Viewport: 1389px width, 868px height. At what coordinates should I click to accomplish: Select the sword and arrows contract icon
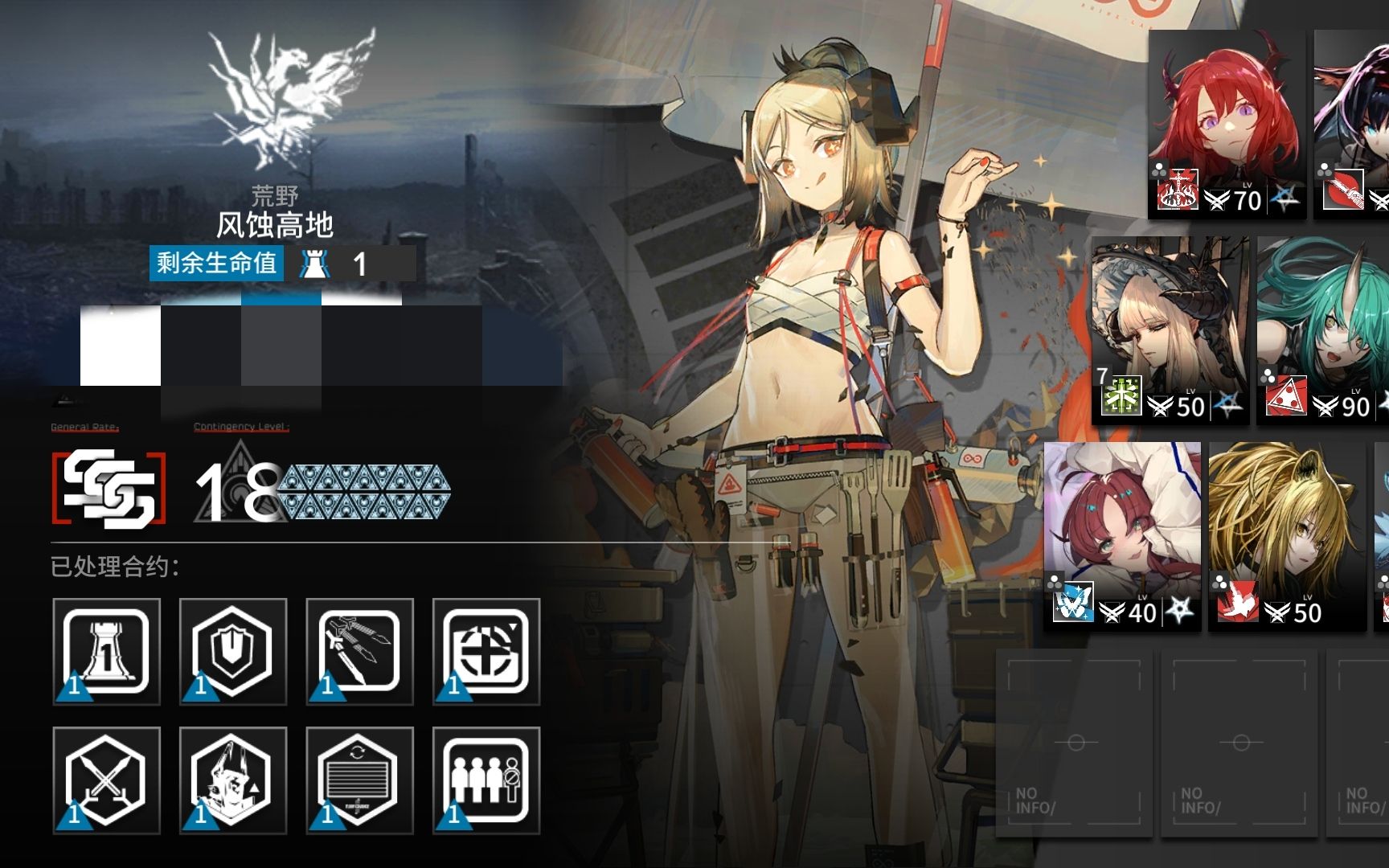pyautogui.click(x=359, y=651)
